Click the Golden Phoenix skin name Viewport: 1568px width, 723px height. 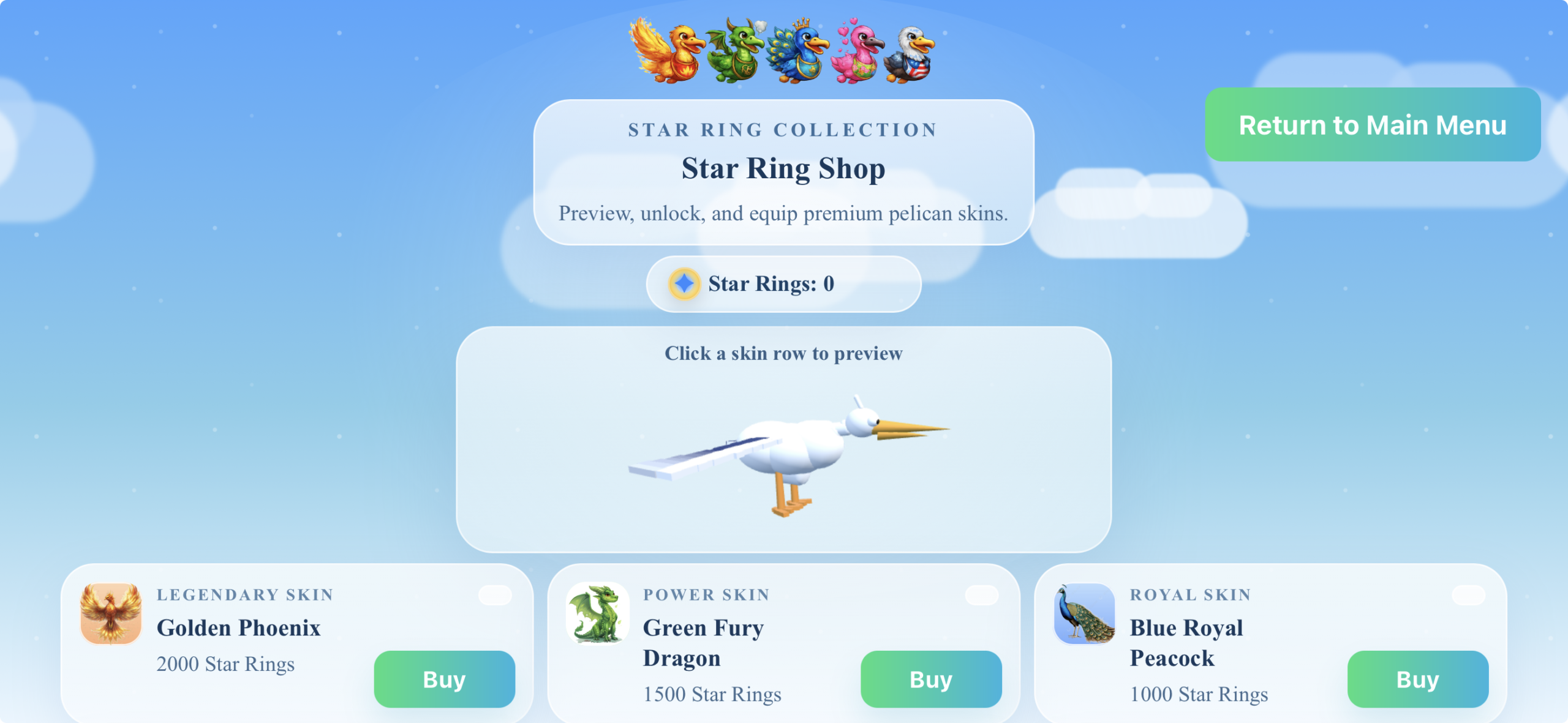pyautogui.click(x=238, y=627)
